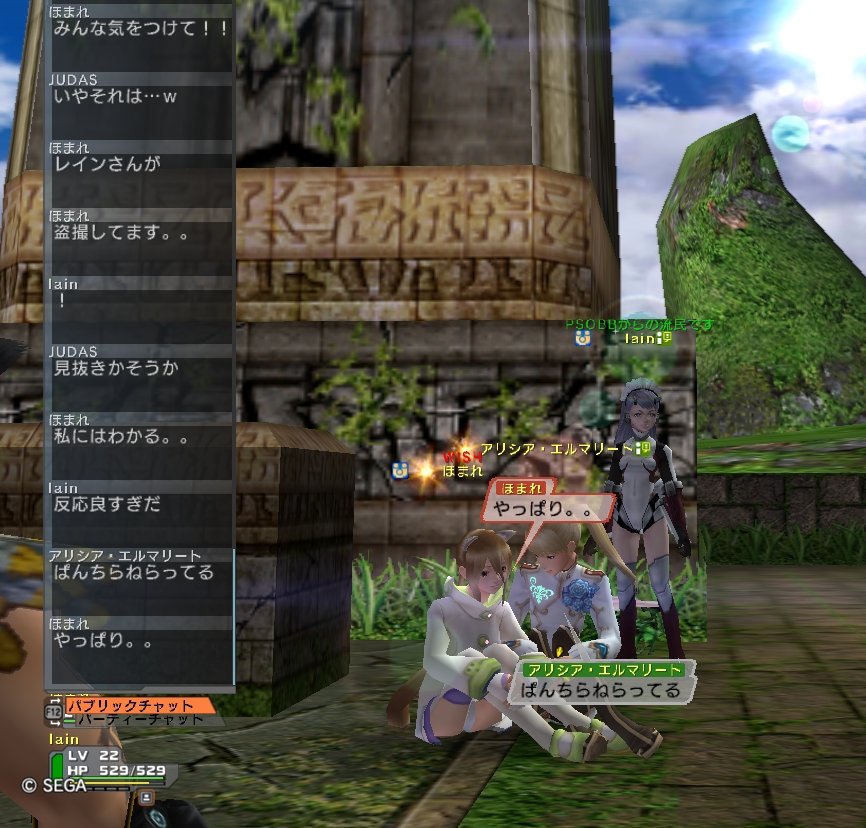Switch to the パブリックチャット tab
The height and width of the screenshot is (828, 866).
click(138, 705)
